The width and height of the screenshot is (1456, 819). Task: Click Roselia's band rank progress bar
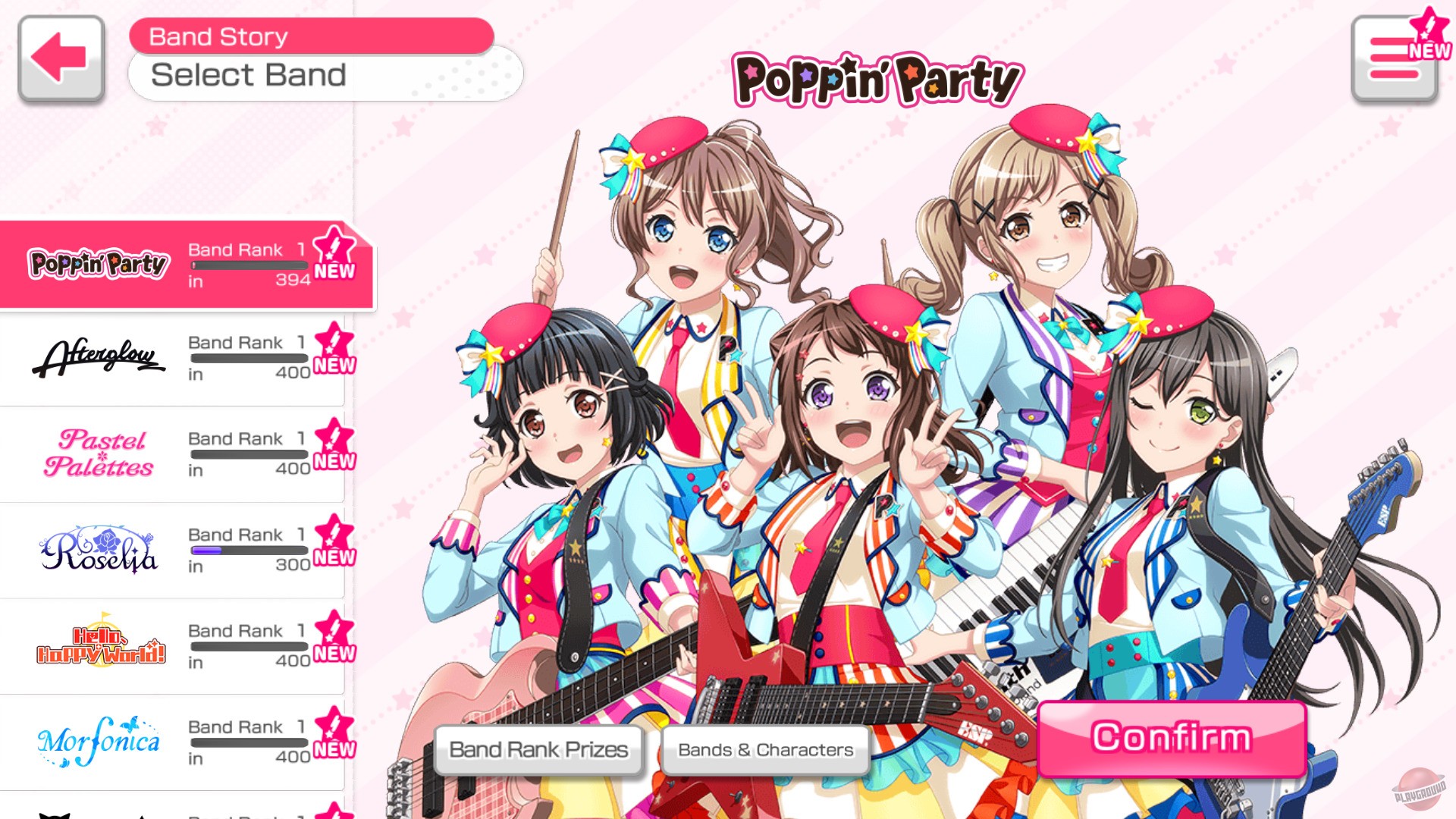coord(250,551)
